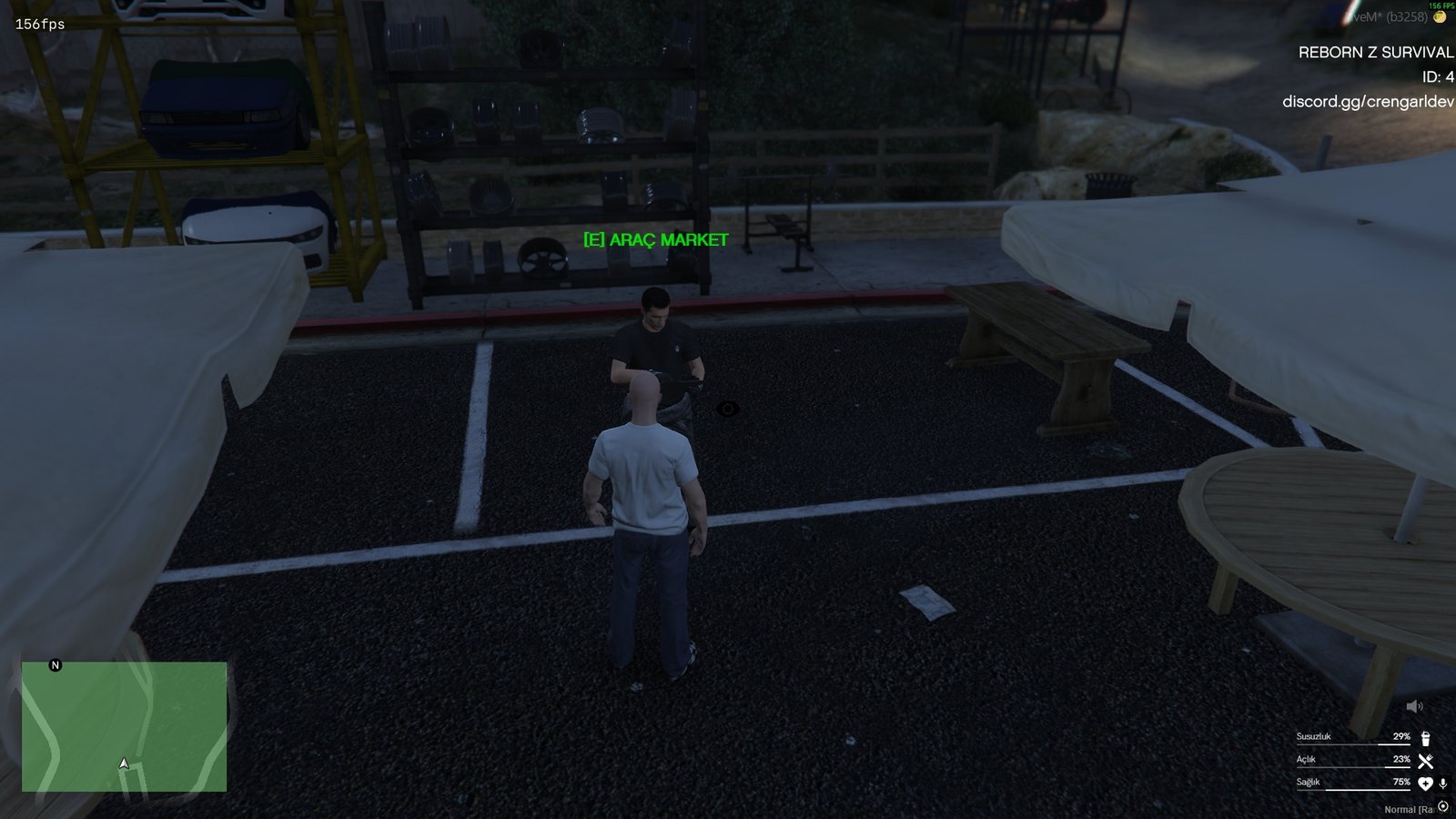The image size is (1456, 819).
Task: Select the thirst cup icon
Action: pos(1426,739)
